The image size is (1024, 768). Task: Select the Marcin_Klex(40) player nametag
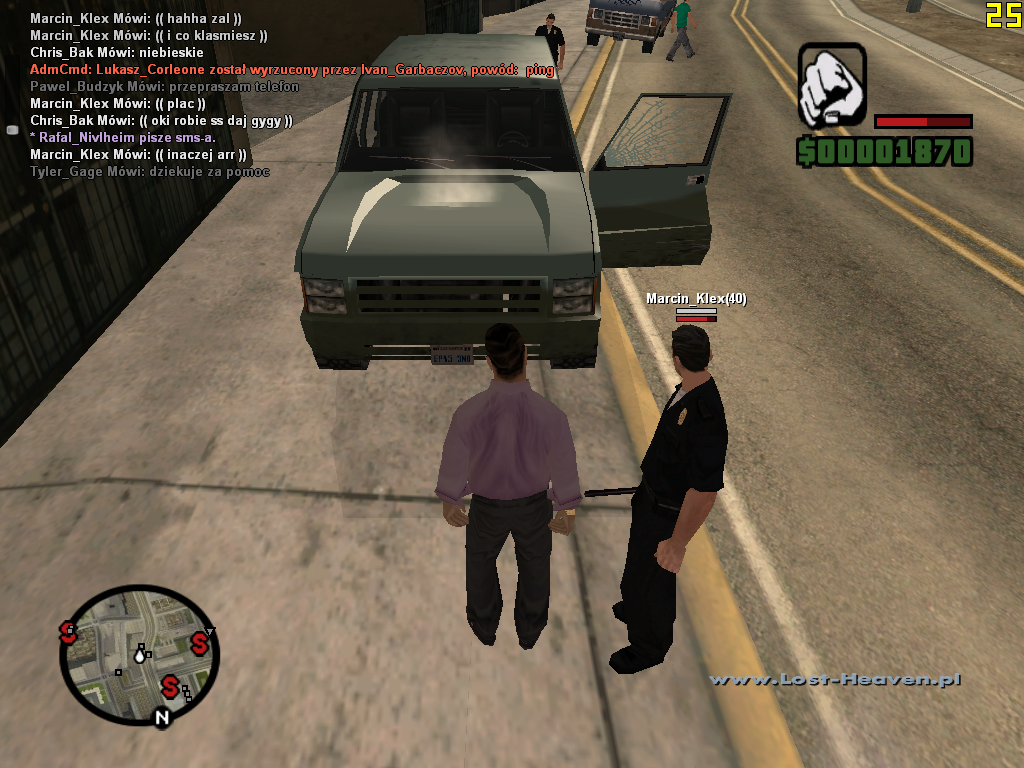pyautogui.click(x=696, y=299)
